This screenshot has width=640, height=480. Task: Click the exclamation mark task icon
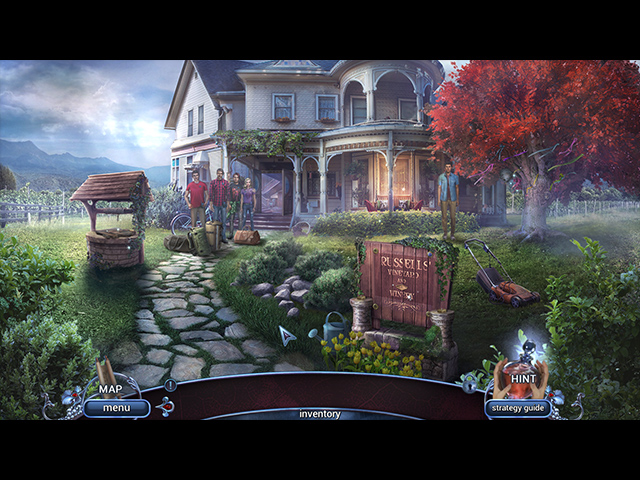click(171, 384)
